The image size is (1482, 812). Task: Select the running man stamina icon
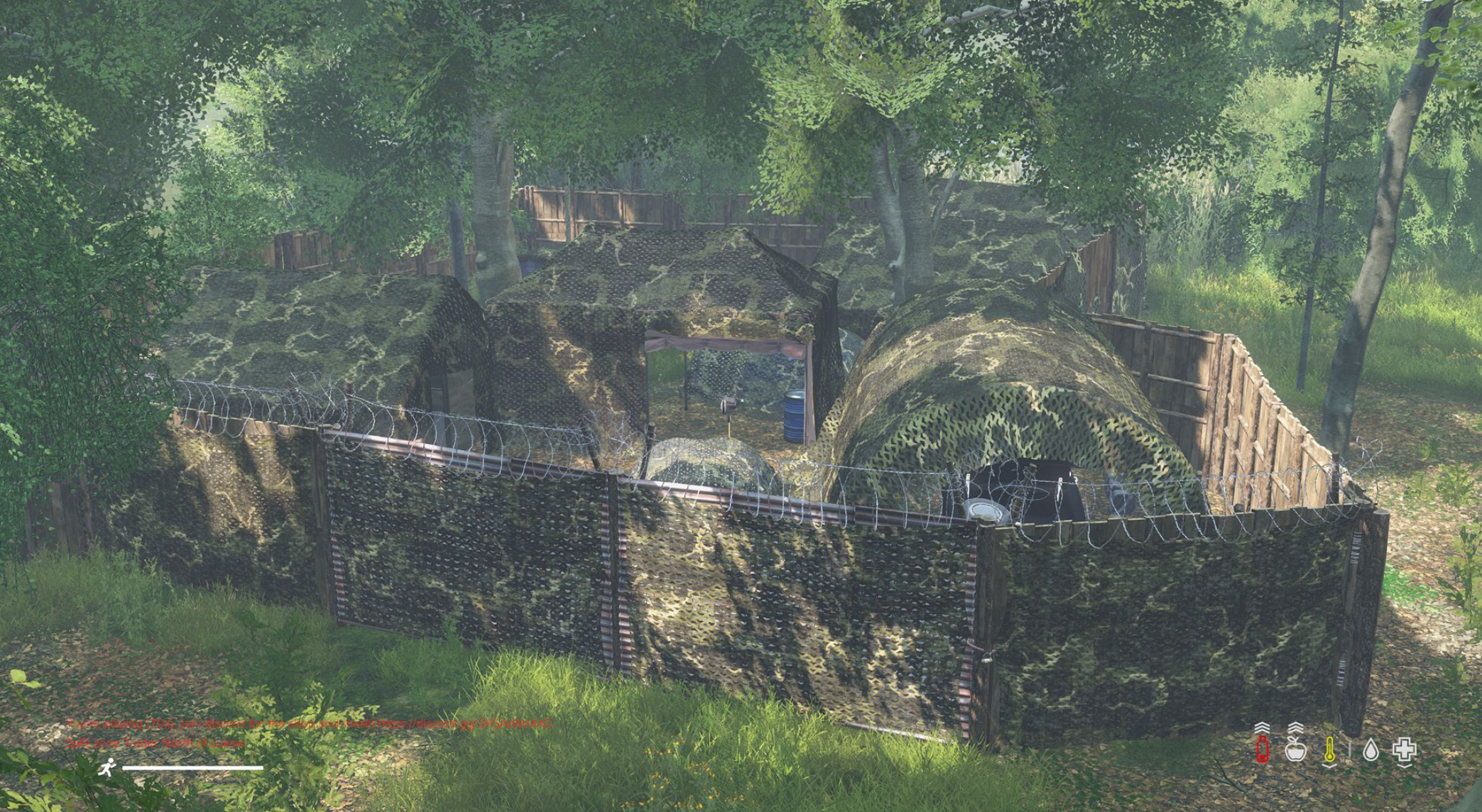tap(108, 768)
